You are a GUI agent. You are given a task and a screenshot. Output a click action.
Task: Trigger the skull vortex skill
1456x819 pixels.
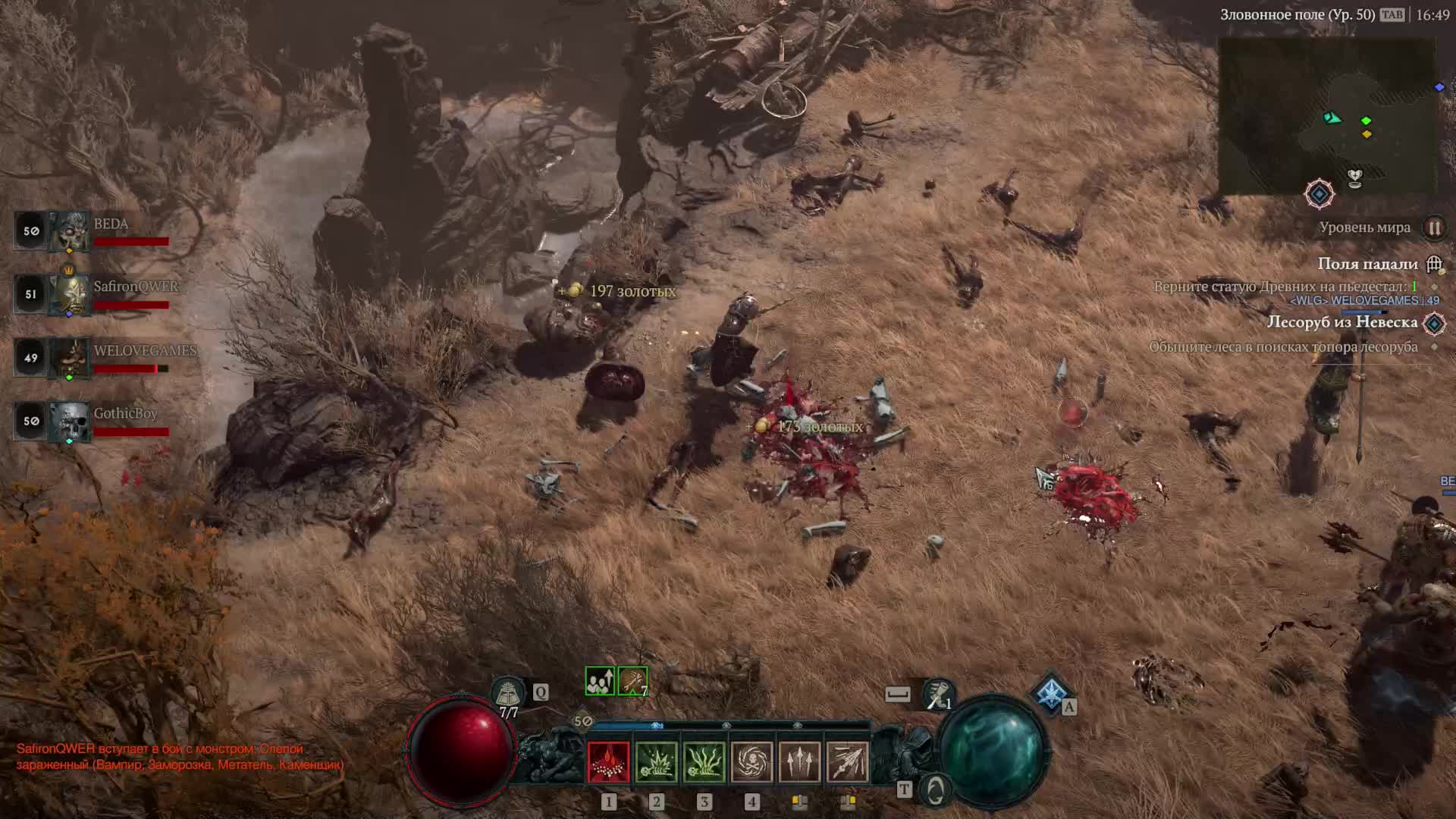point(752,761)
